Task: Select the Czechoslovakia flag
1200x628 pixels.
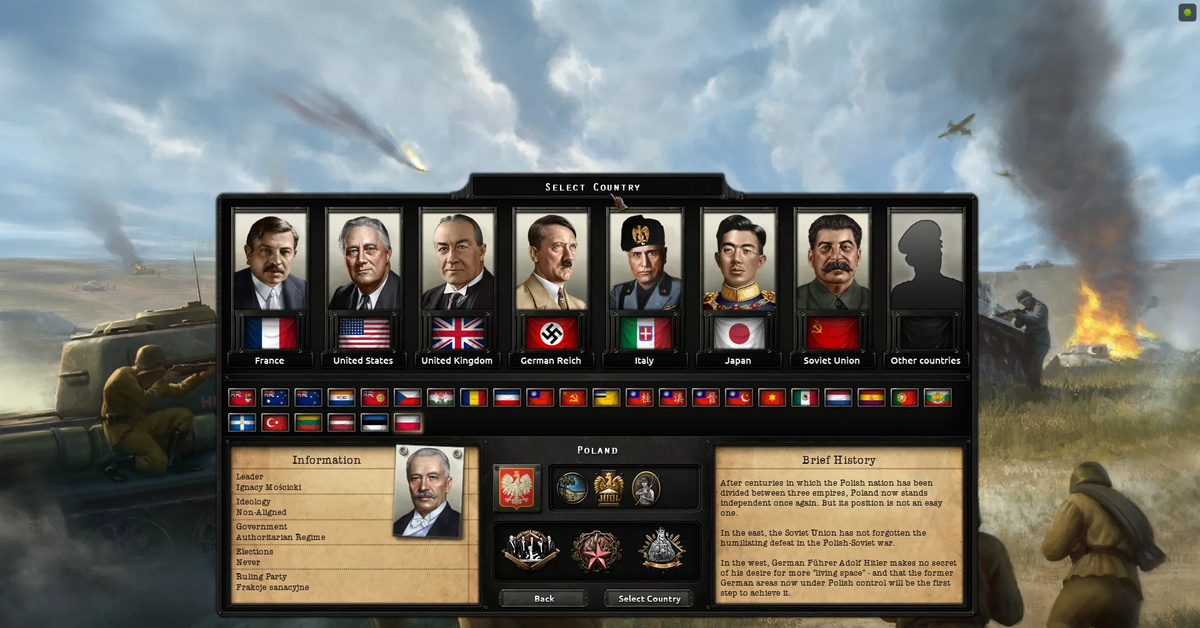Action: [407, 397]
